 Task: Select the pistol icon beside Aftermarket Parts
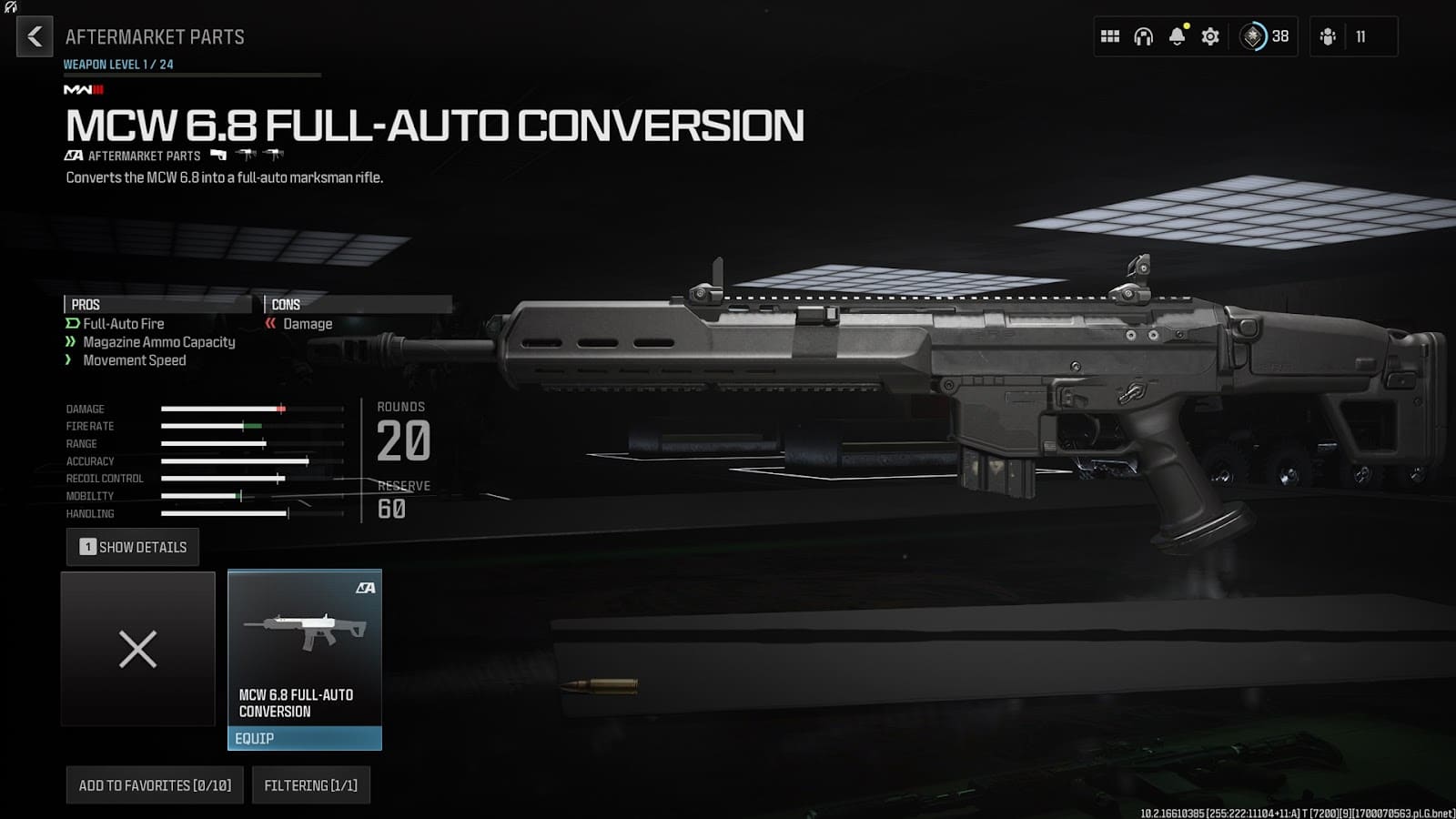[217, 155]
